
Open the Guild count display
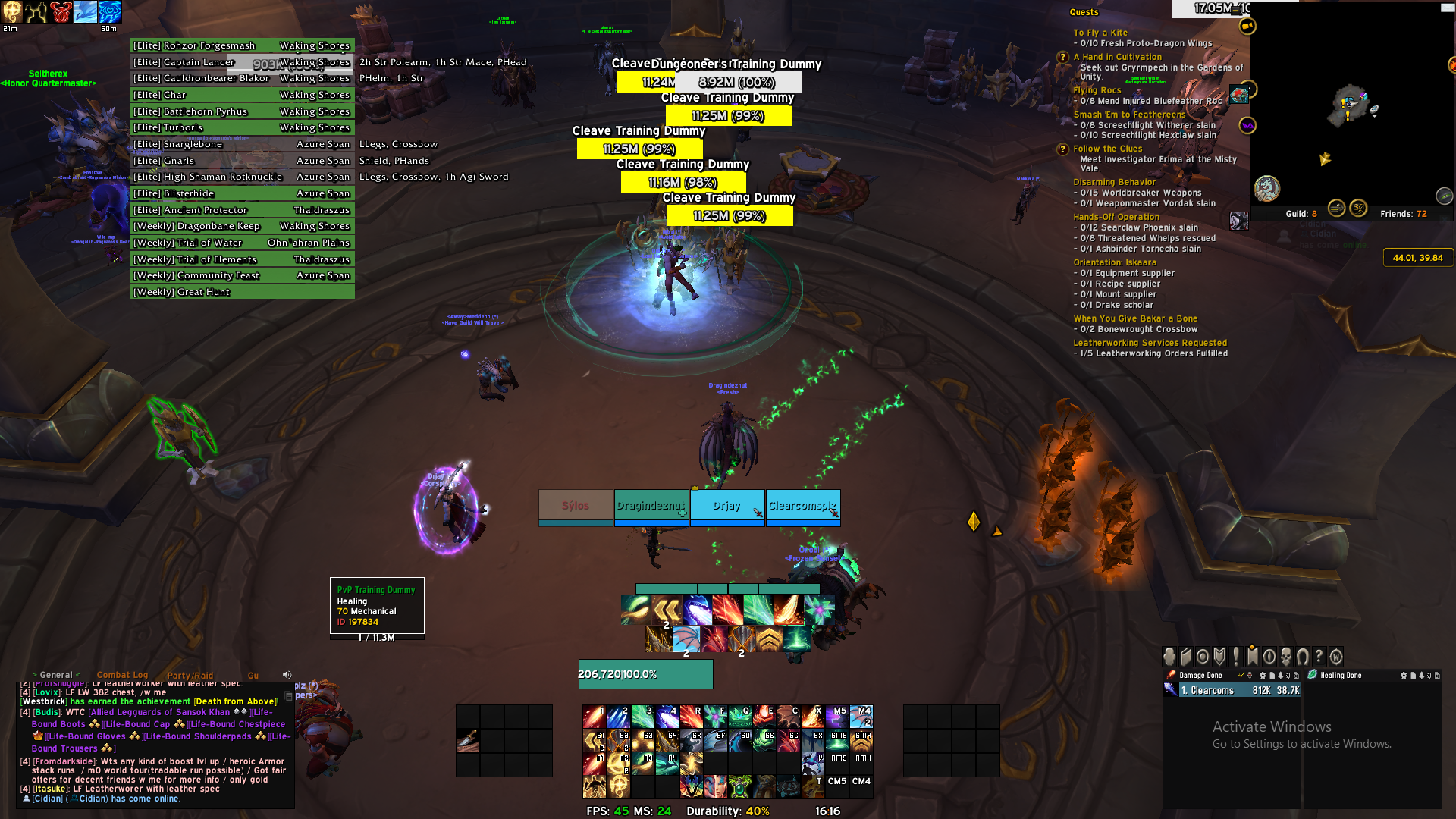[1301, 214]
